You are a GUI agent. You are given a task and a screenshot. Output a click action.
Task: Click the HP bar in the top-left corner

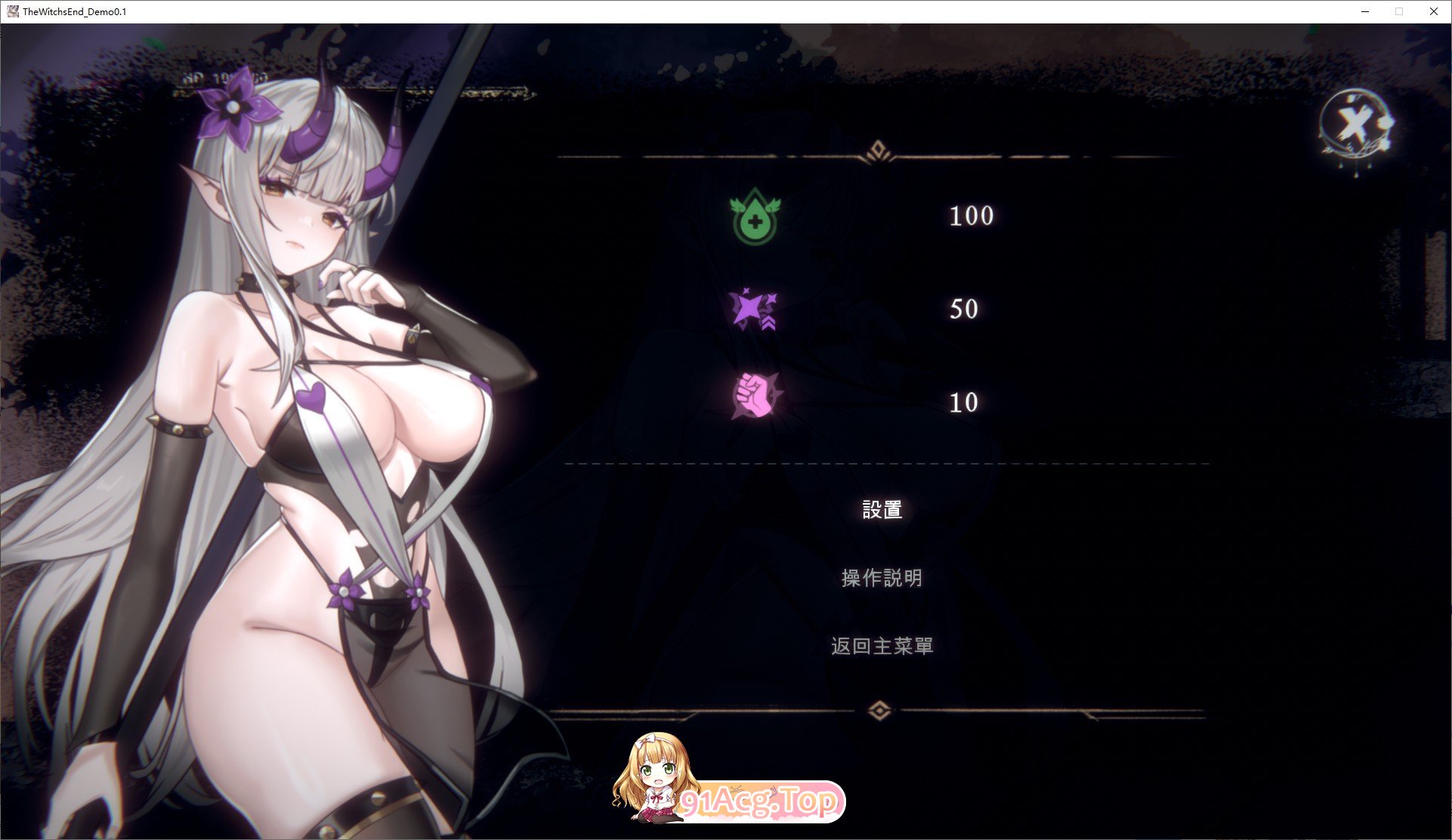219,78
